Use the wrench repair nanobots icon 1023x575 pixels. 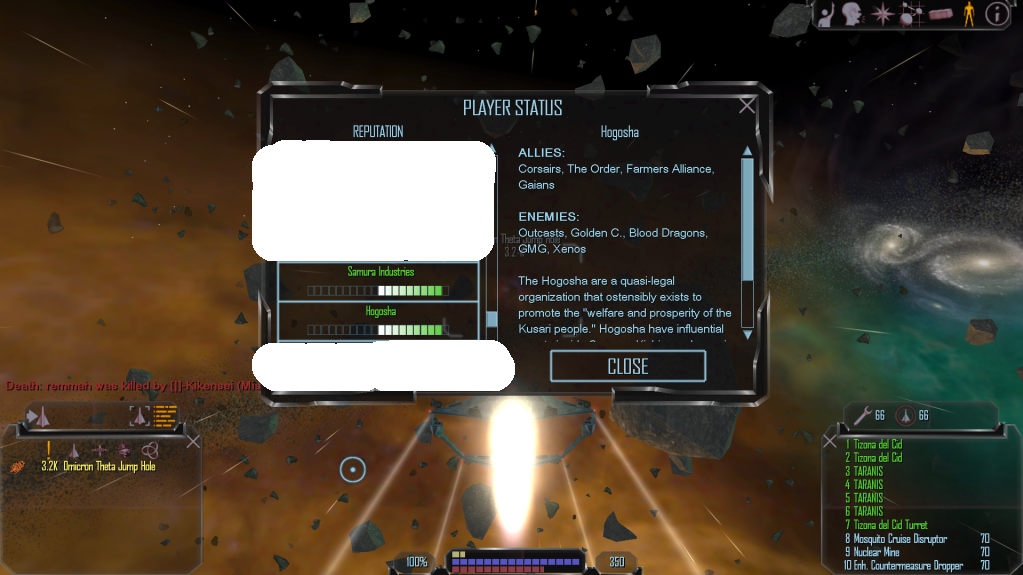[x=859, y=416]
